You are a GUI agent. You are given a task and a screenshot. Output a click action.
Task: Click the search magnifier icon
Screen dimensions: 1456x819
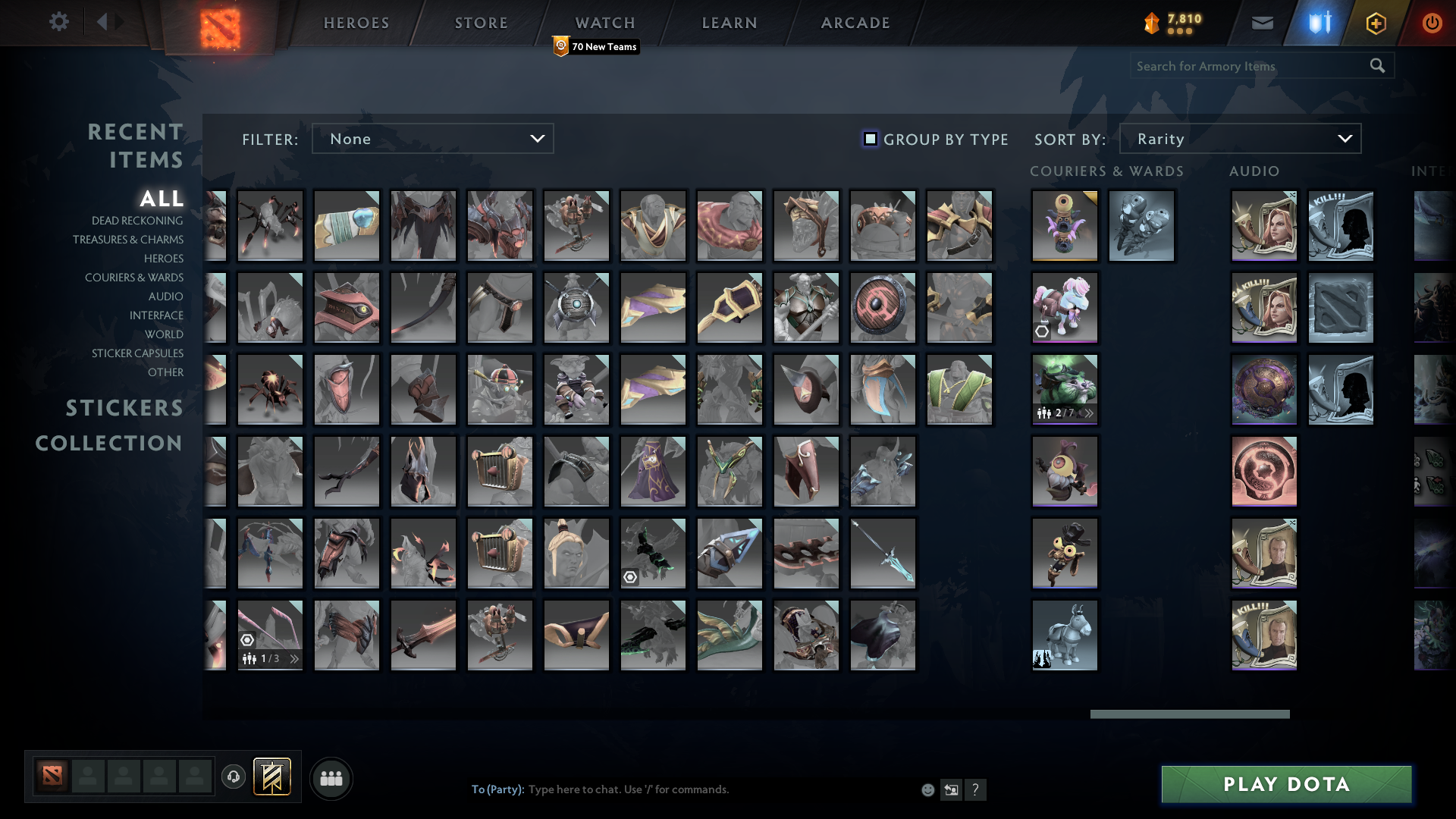[1376, 65]
